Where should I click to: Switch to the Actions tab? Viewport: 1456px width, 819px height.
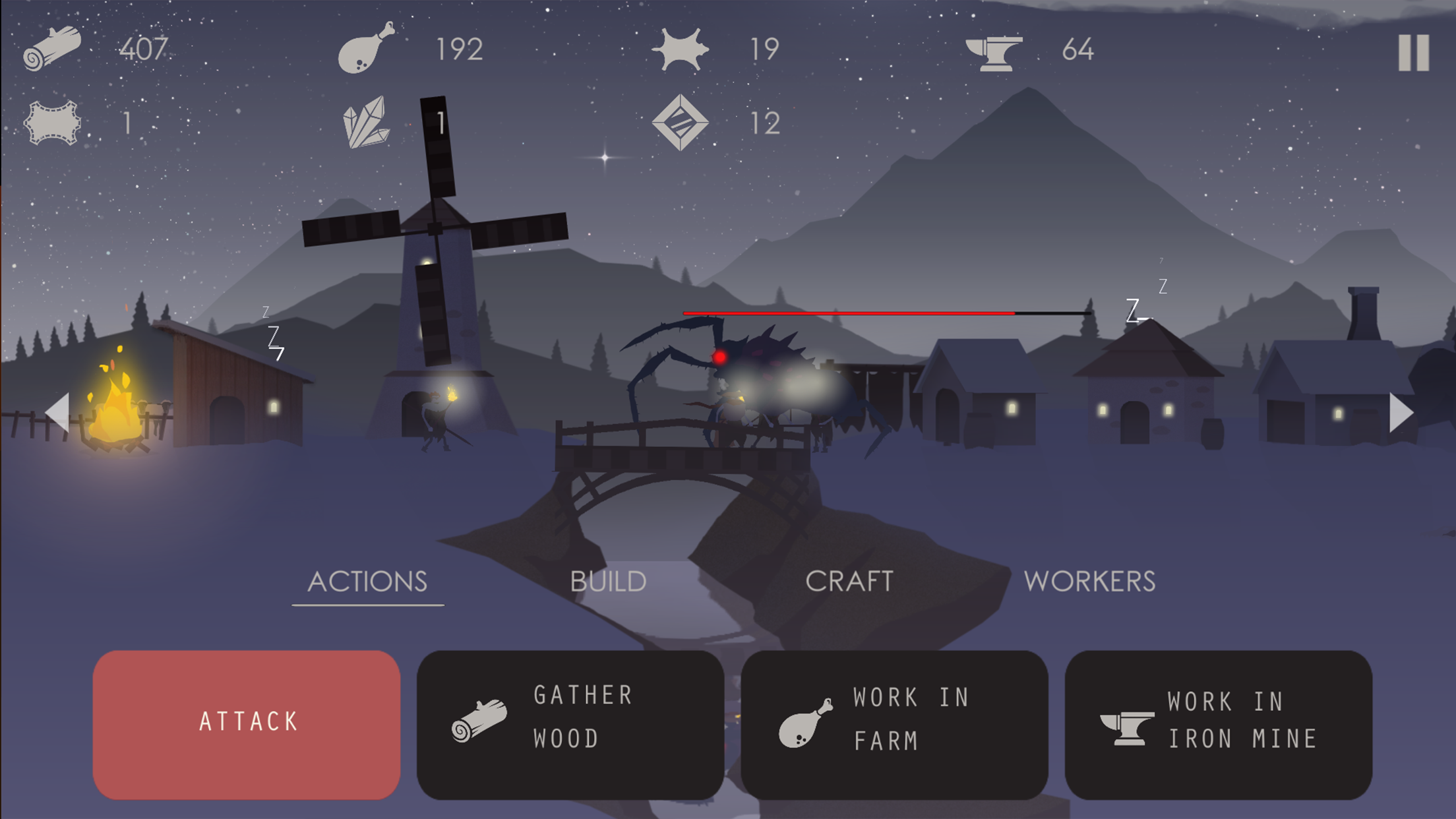[367, 582]
